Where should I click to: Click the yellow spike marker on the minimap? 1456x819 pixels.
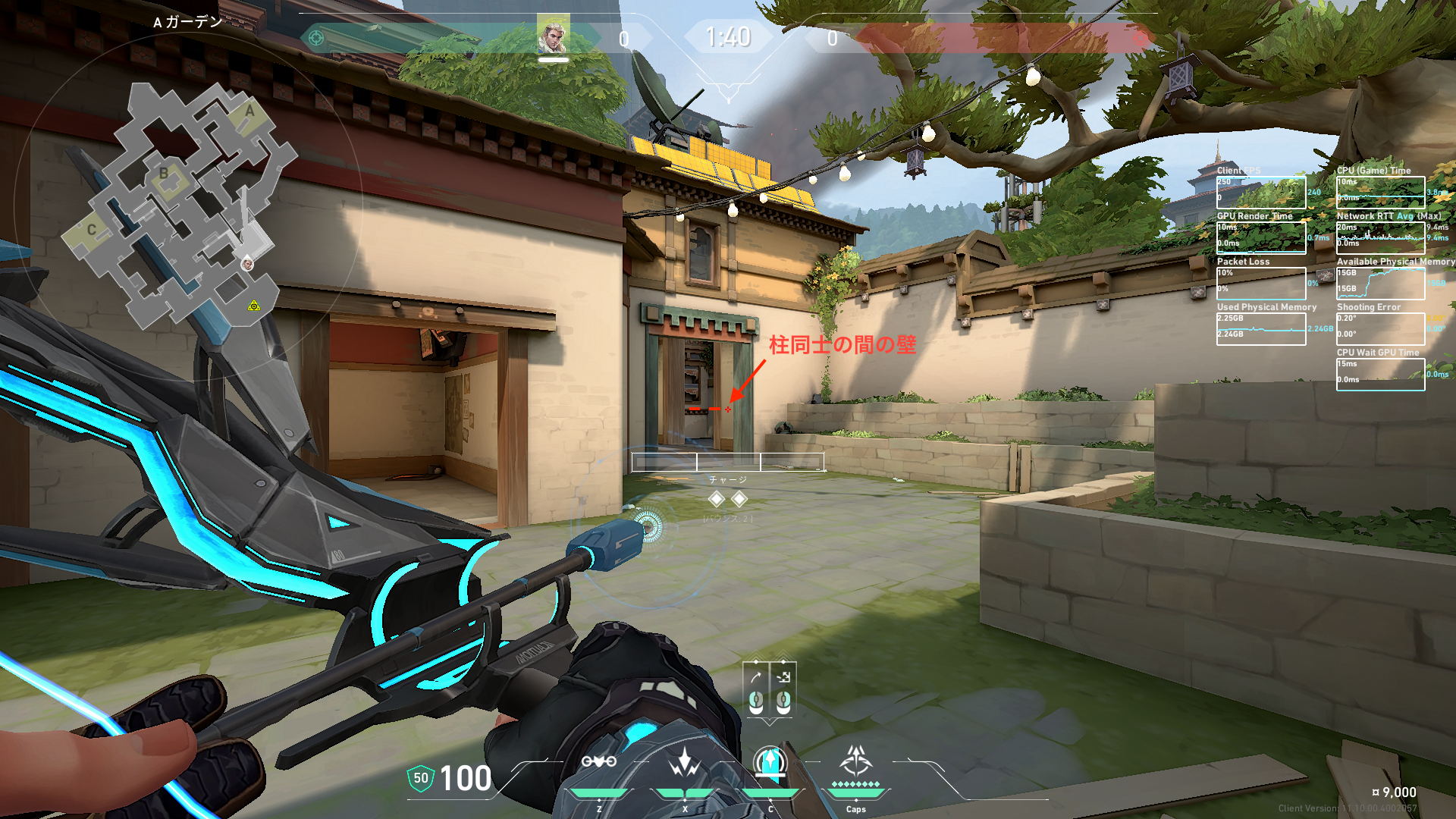click(x=254, y=306)
